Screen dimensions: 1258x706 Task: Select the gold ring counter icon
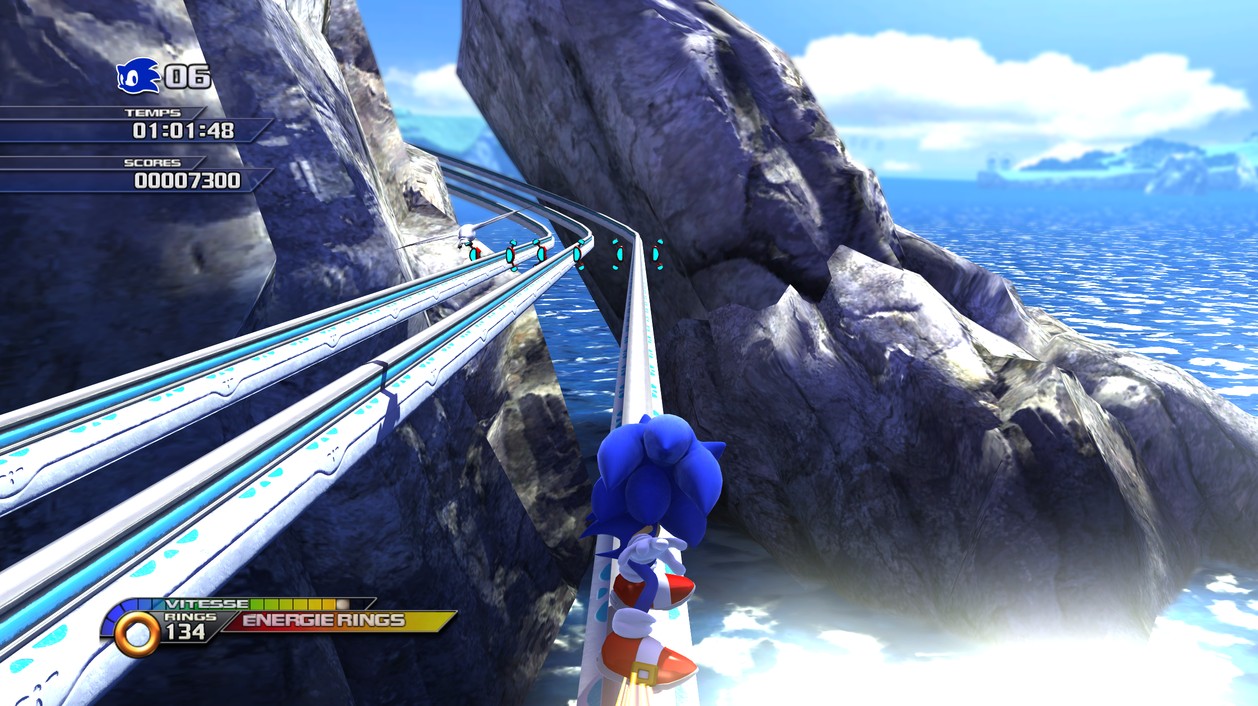click(x=137, y=633)
